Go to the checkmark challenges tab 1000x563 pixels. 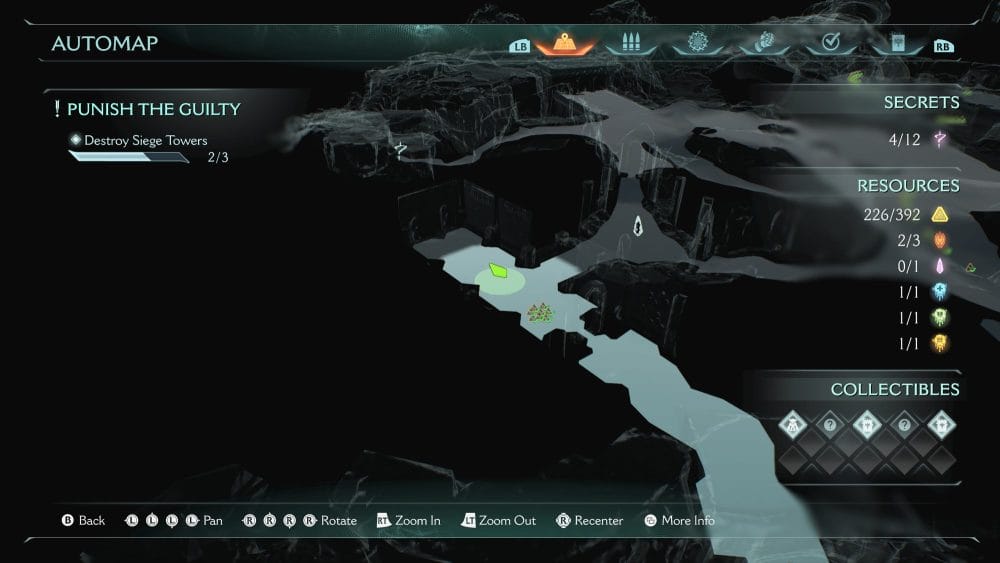click(829, 43)
